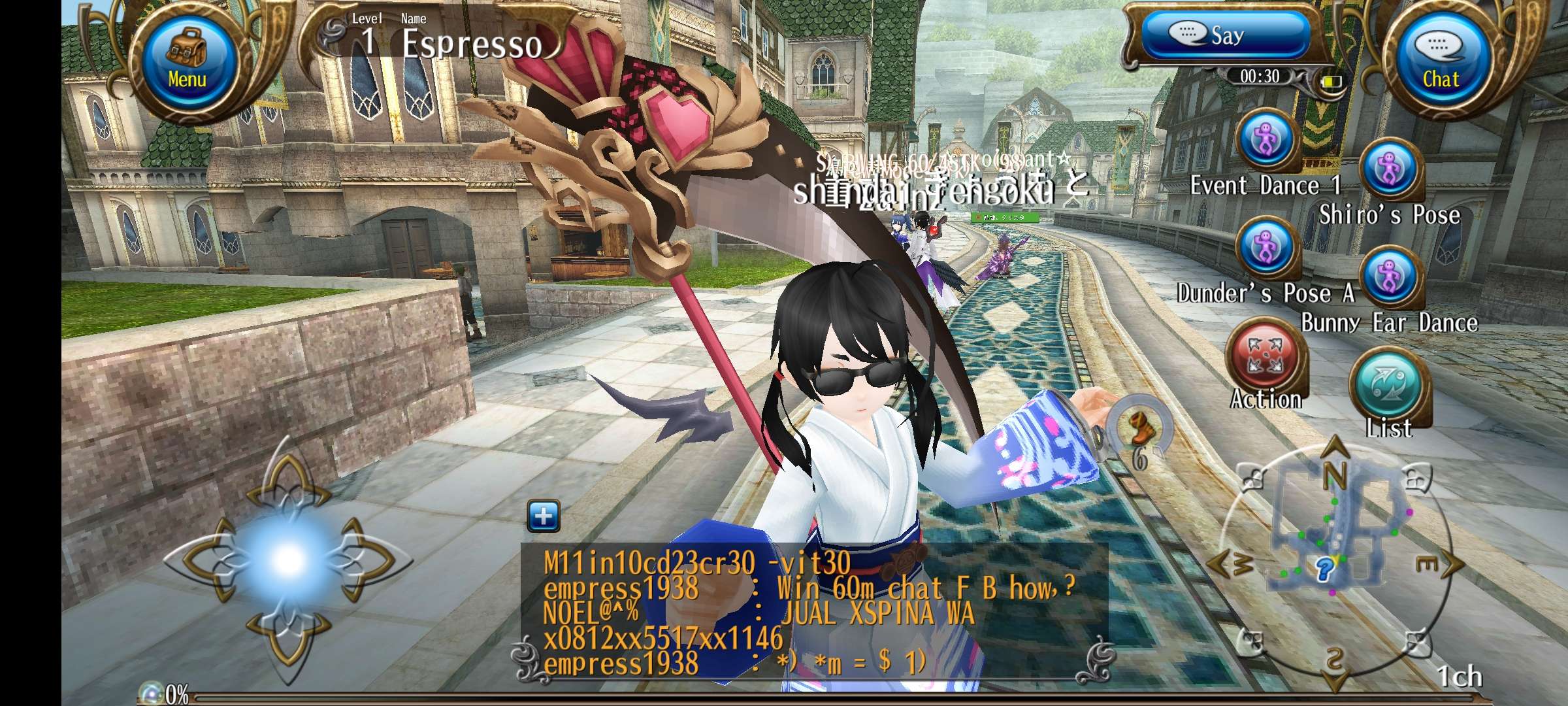Expand chat log with blue plus button

[543, 516]
